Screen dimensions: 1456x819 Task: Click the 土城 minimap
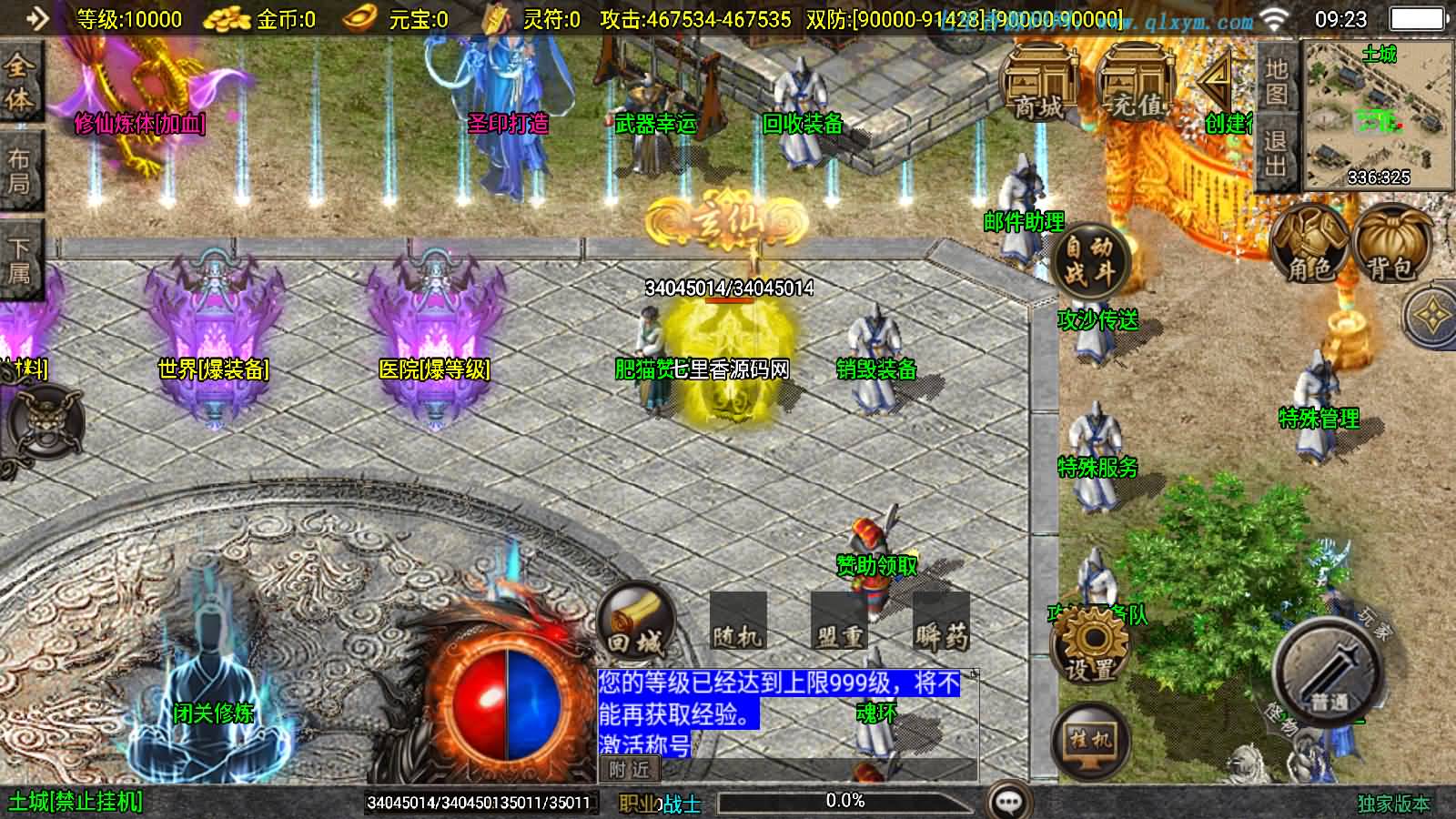pos(1378,116)
